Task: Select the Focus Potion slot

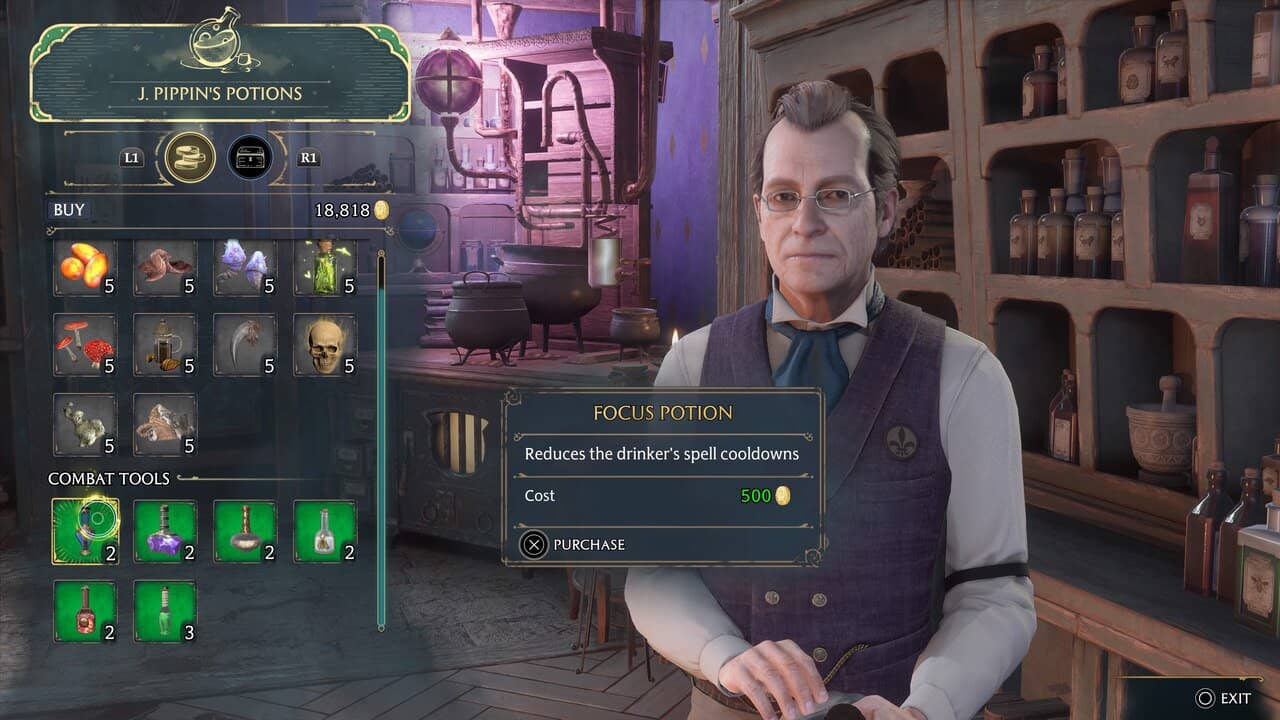Action: click(x=85, y=531)
